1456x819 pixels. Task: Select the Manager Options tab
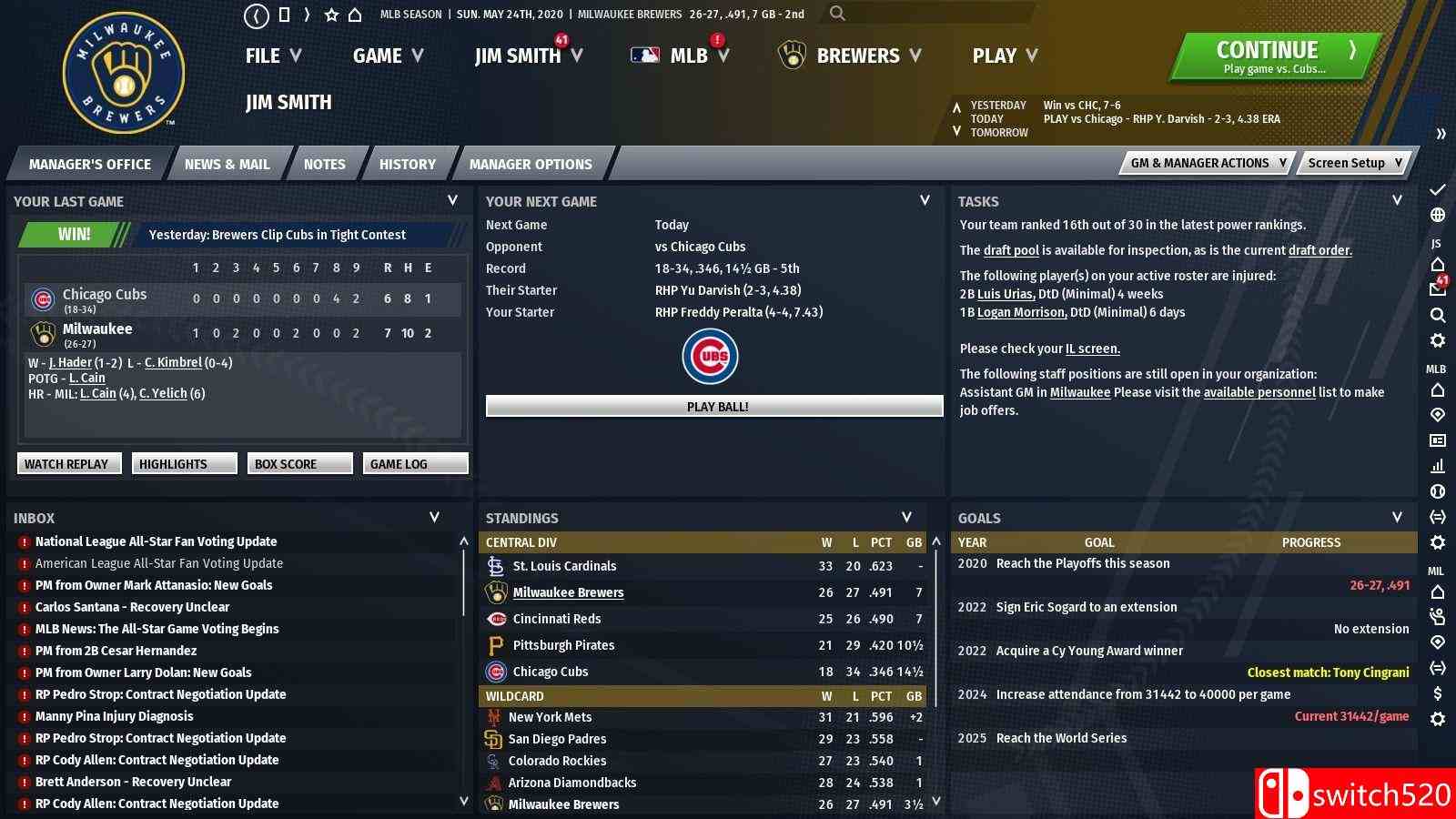[531, 165]
